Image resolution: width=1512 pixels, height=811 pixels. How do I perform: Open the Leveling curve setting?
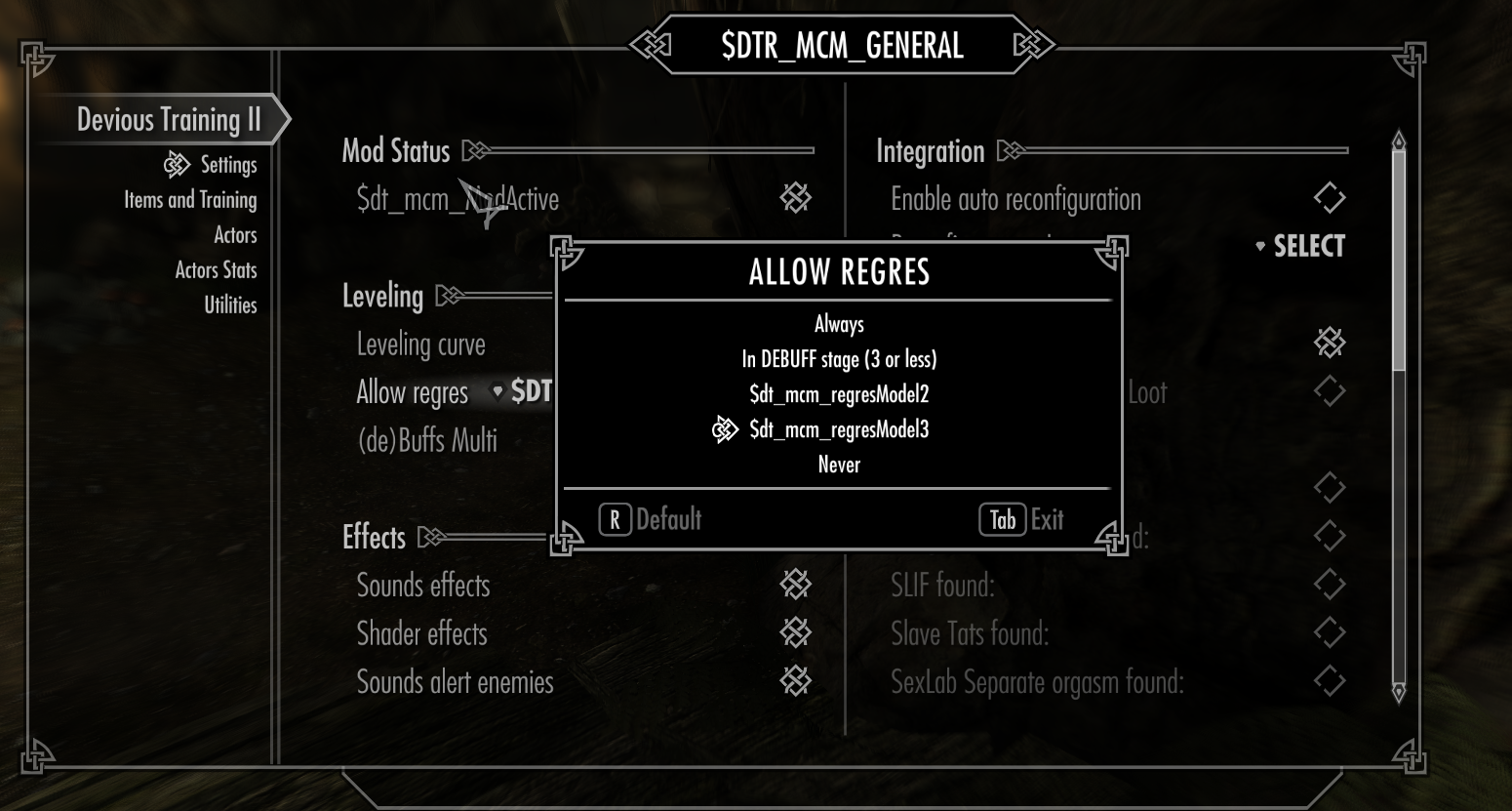click(x=420, y=345)
